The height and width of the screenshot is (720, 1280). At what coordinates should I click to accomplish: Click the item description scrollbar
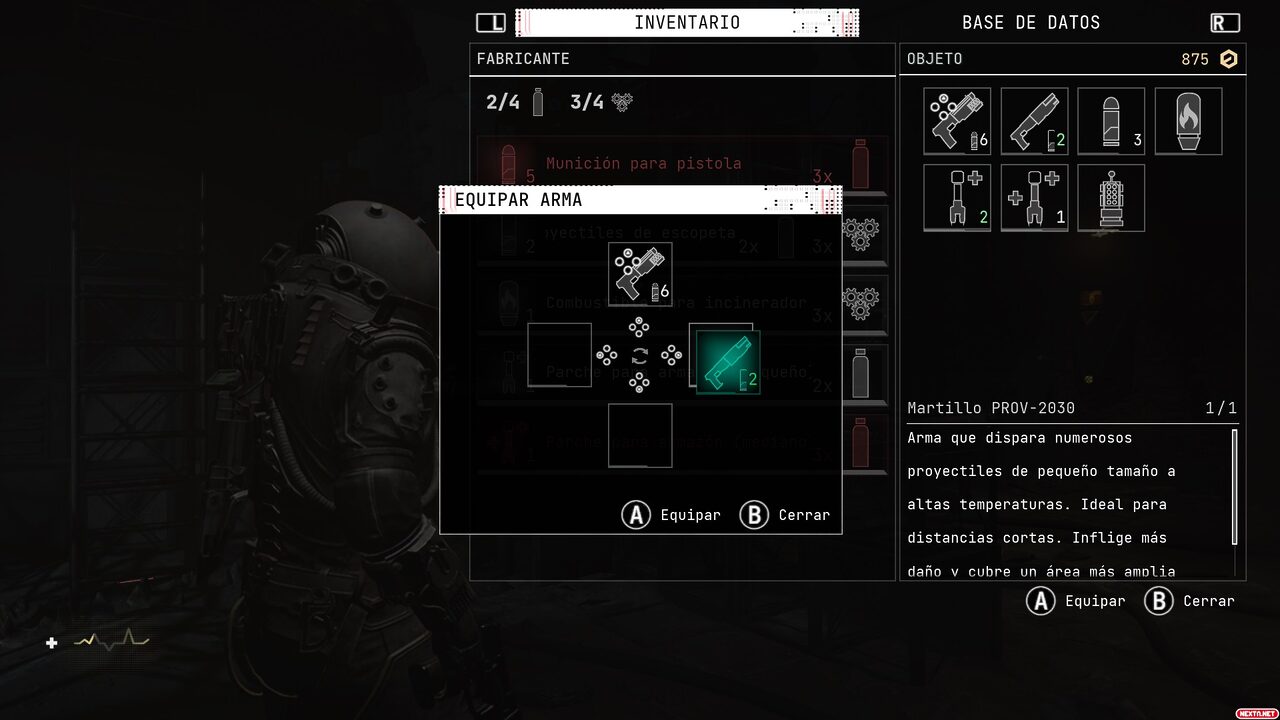pyautogui.click(x=1234, y=487)
